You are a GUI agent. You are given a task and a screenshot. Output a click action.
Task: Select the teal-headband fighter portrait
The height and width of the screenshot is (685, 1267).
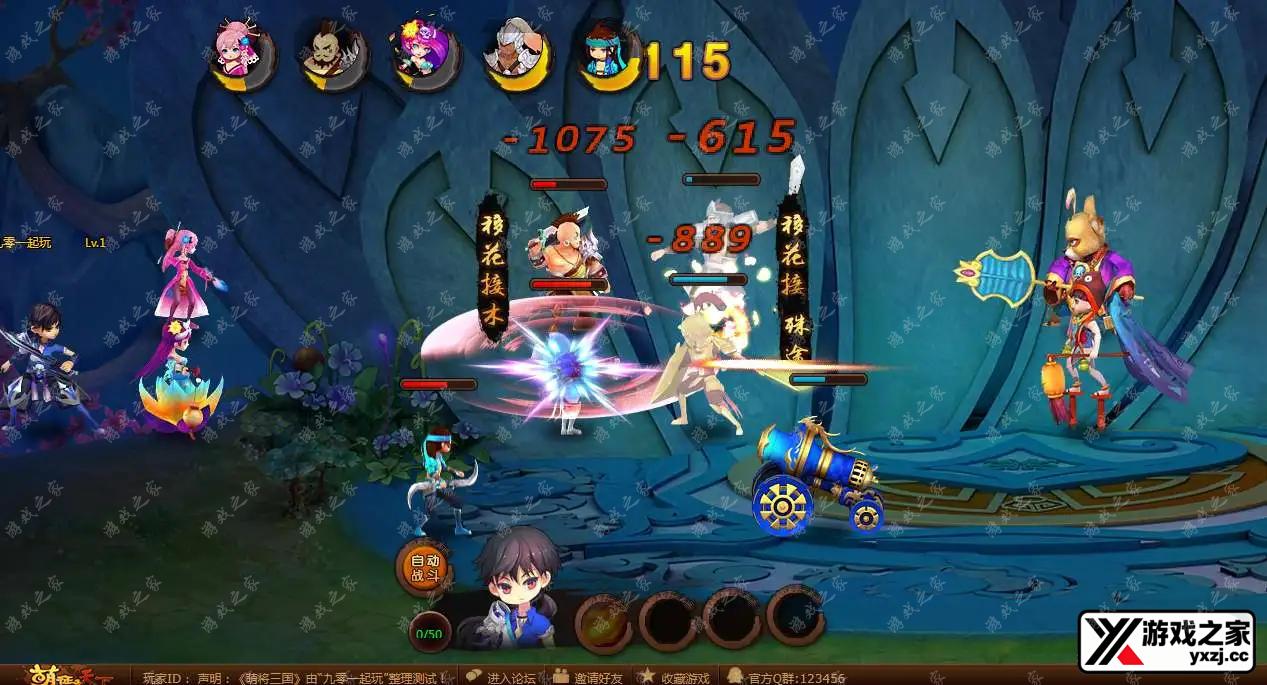click(608, 57)
